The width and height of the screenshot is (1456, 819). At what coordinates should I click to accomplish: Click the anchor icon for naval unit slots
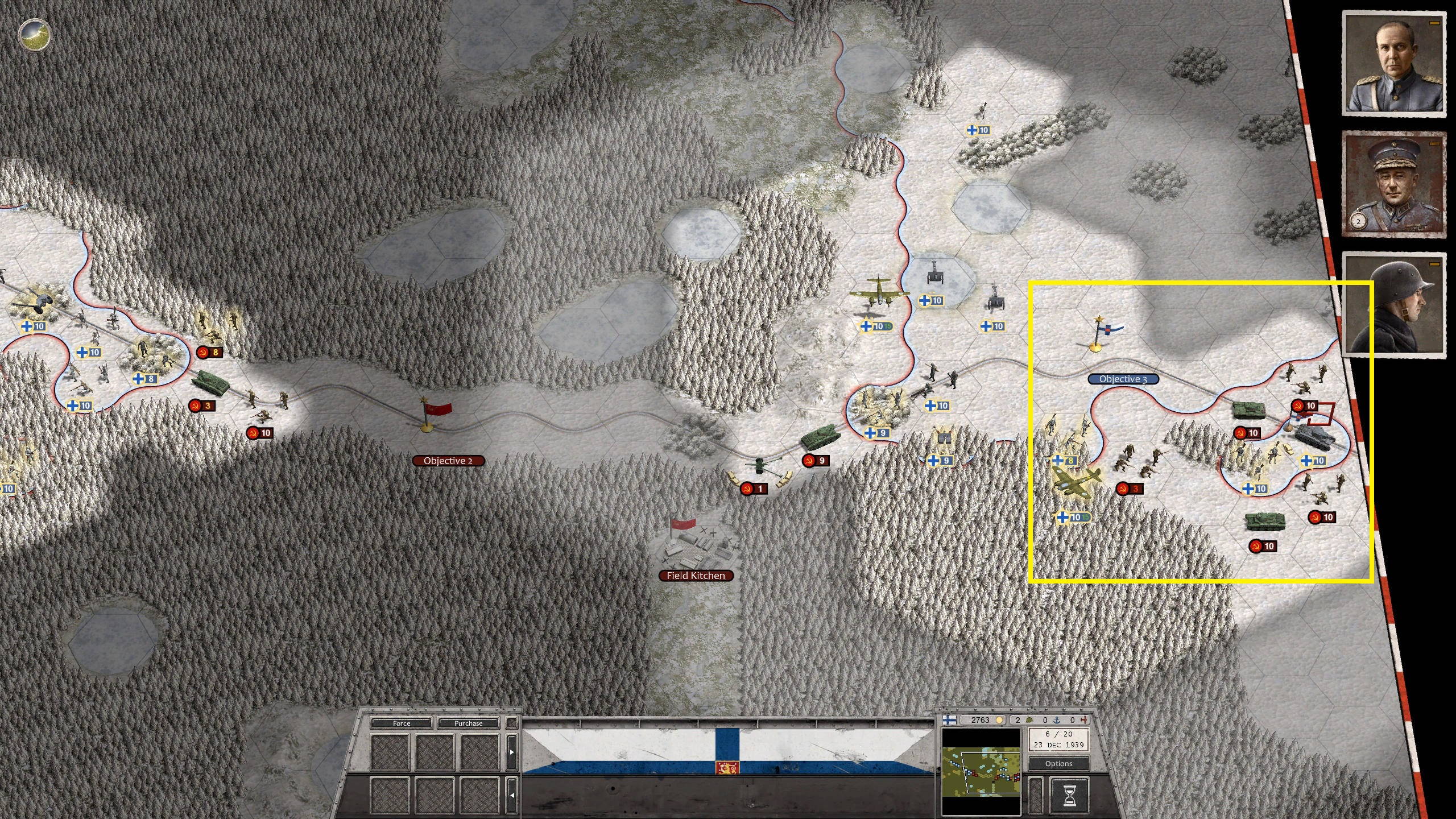[1056, 720]
